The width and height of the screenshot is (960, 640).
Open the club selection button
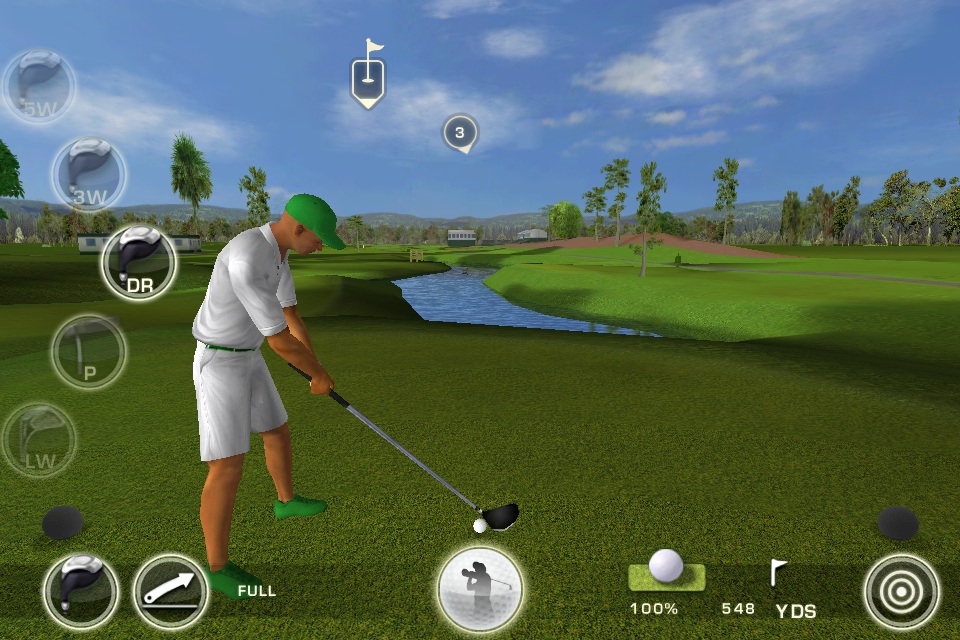(x=81, y=591)
